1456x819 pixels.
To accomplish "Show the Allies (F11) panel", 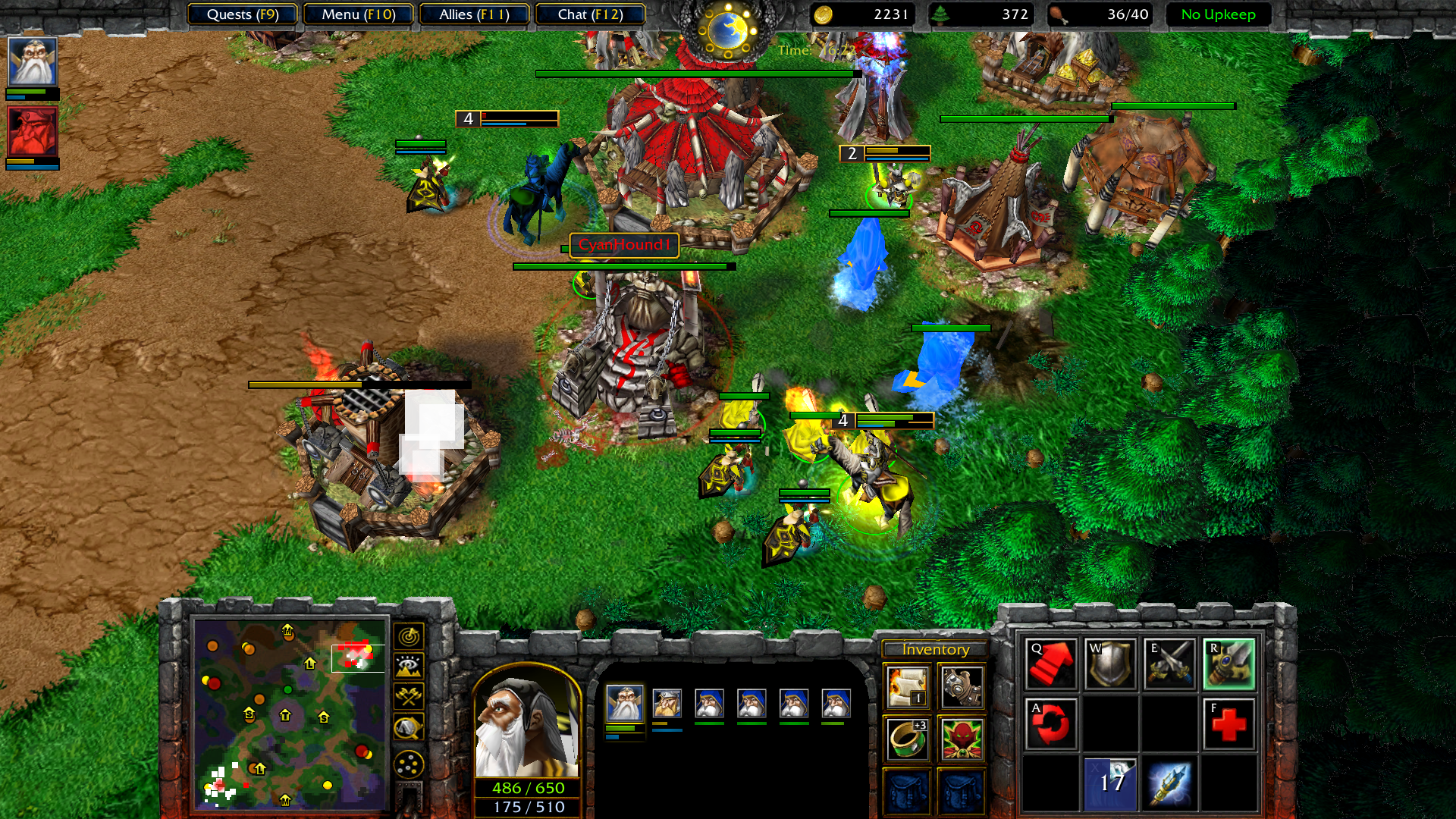I will coord(474,14).
